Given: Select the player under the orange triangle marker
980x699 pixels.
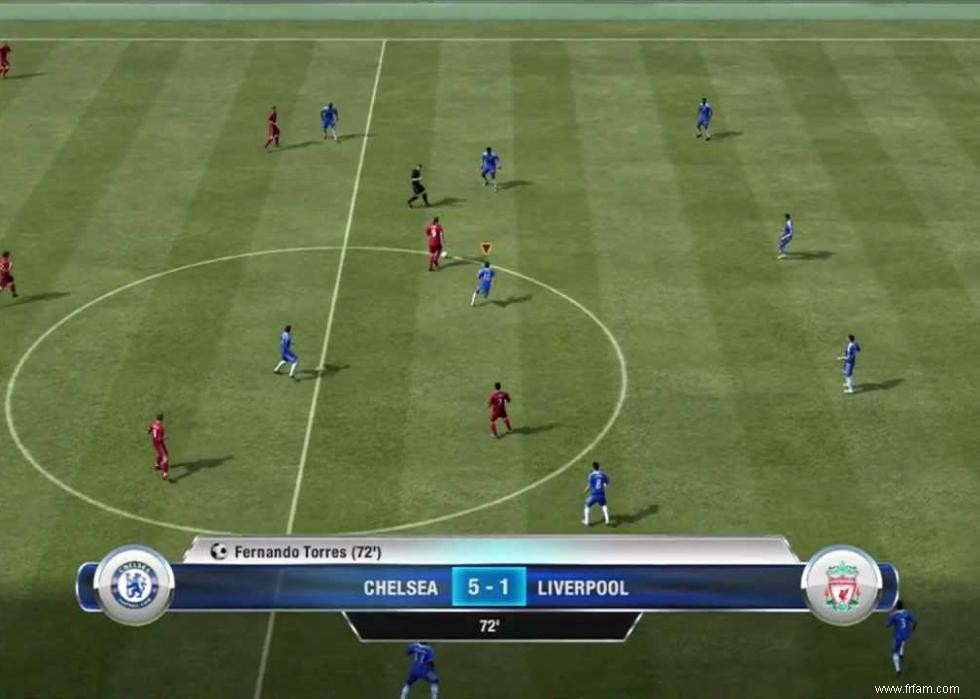Looking at the screenshot, I should [484, 282].
